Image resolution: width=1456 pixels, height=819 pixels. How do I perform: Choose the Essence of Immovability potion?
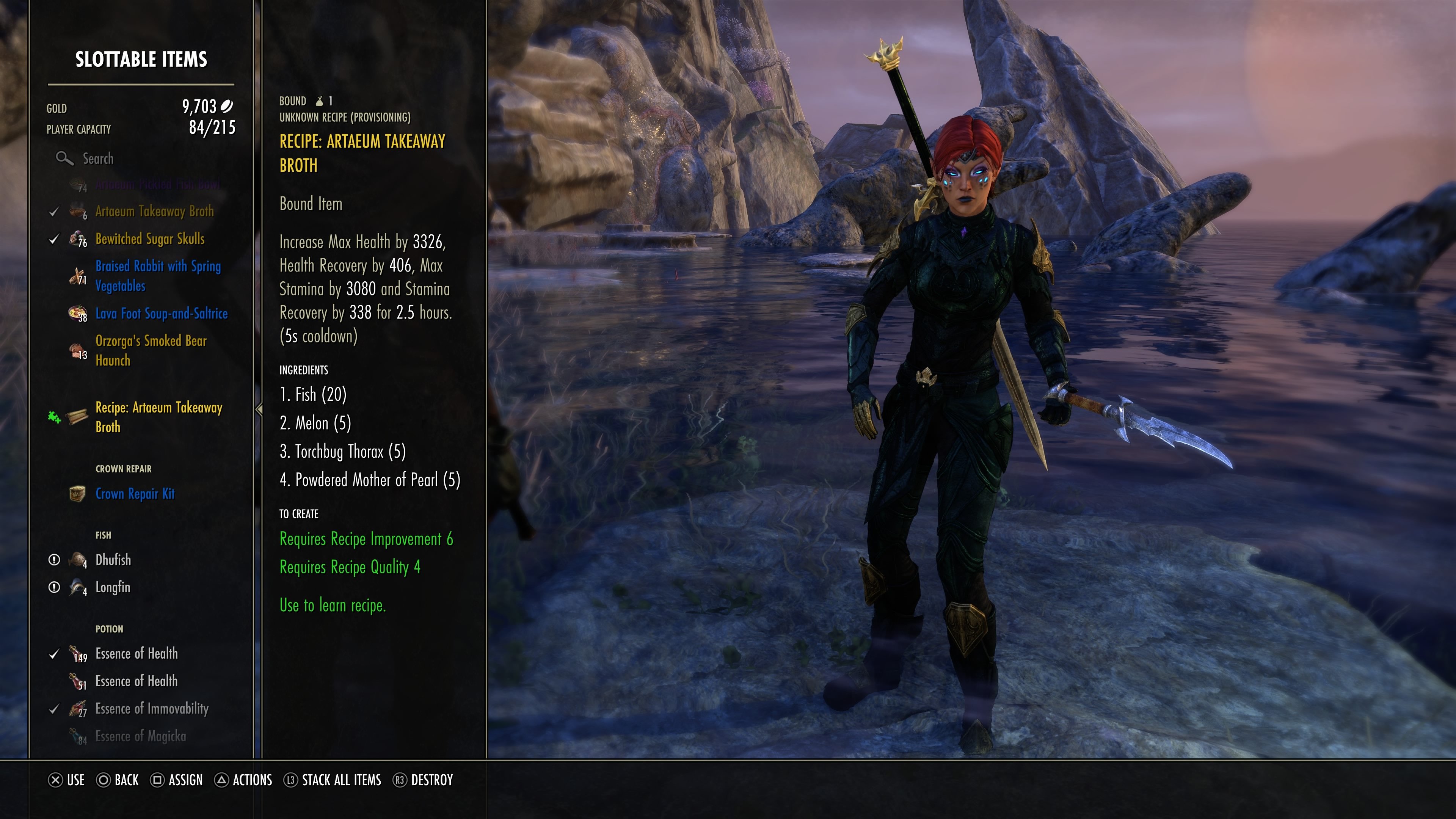(152, 709)
